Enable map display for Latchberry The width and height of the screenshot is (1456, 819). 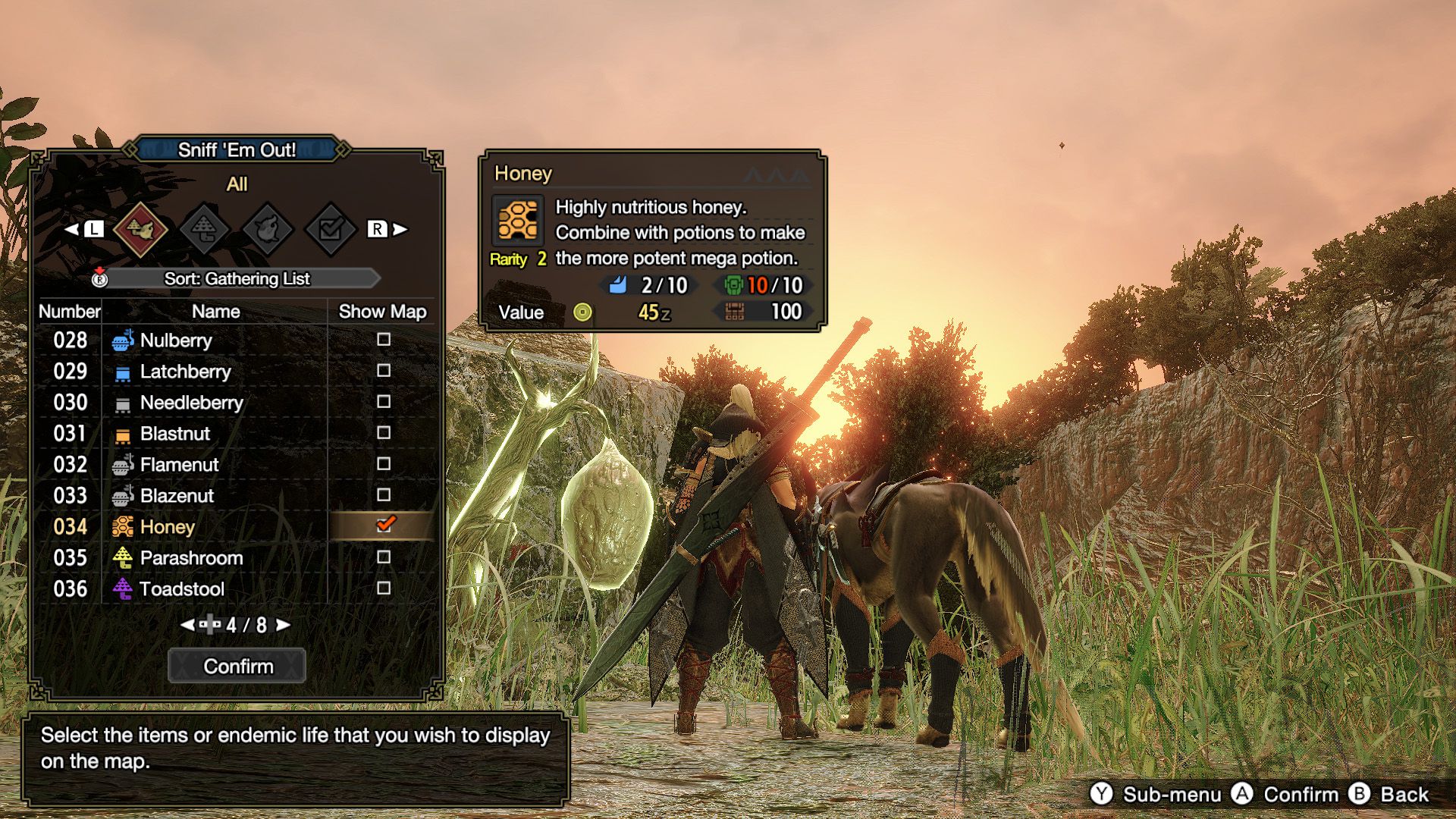point(384,371)
